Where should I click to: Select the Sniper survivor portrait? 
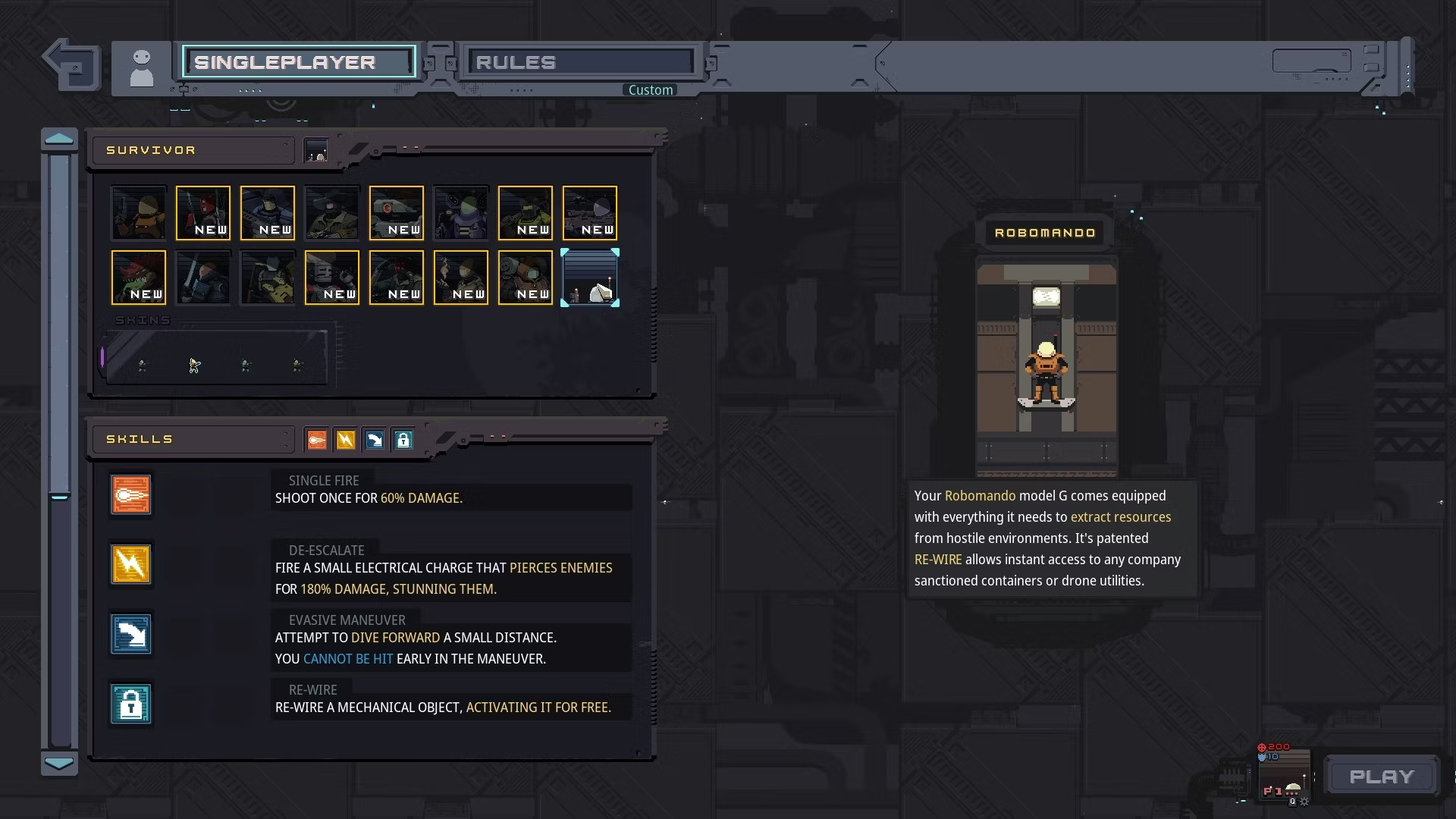pyautogui.click(x=590, y=213)
